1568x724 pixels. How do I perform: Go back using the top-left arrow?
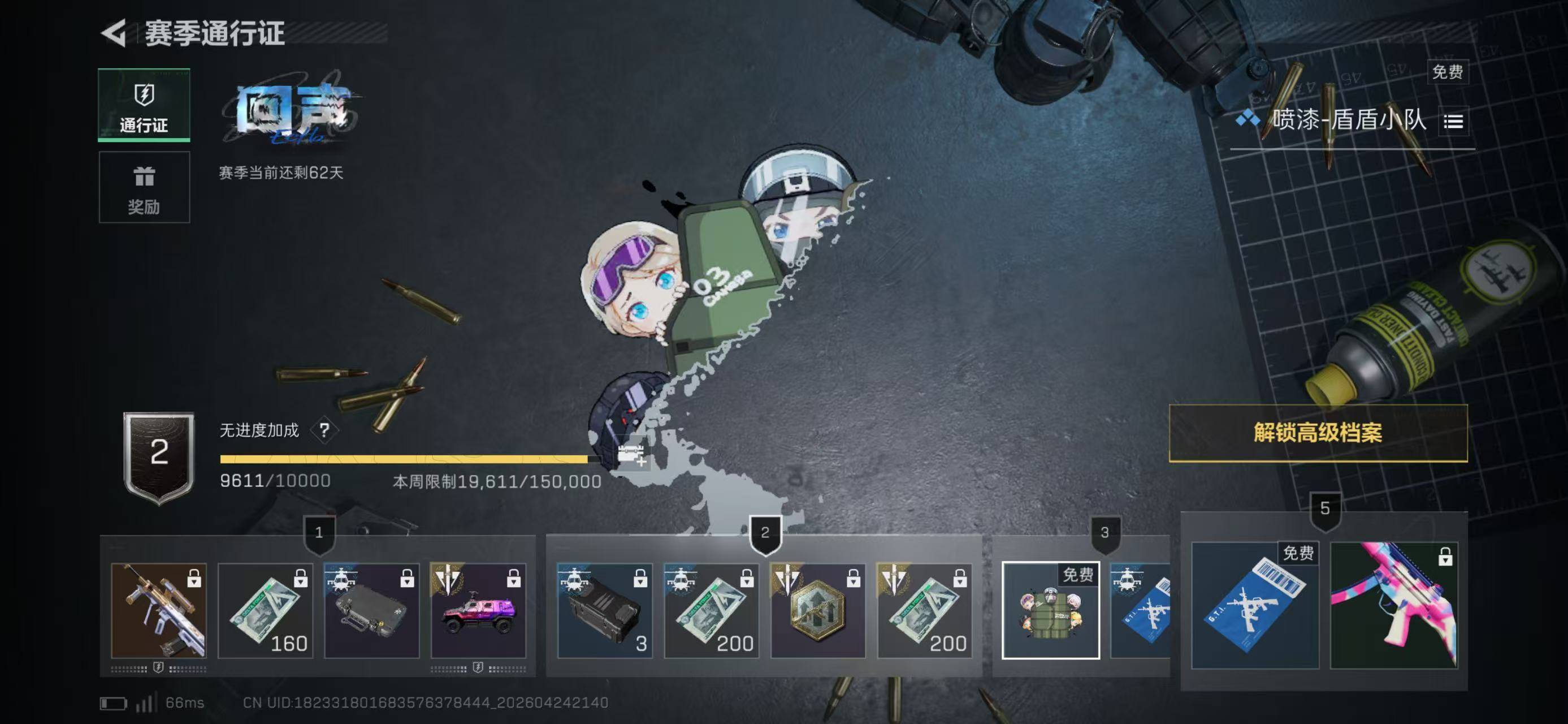coord(114,33)
